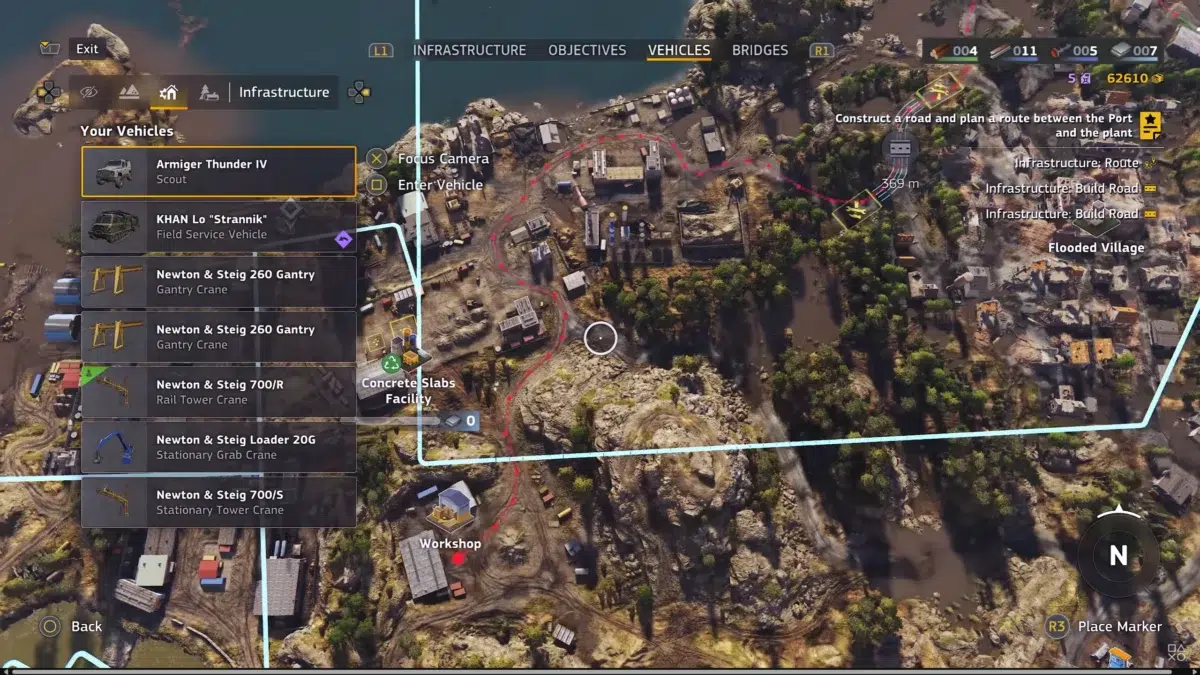
Task: Choose the Flooded Village objective label
Action: point(1096,247)
